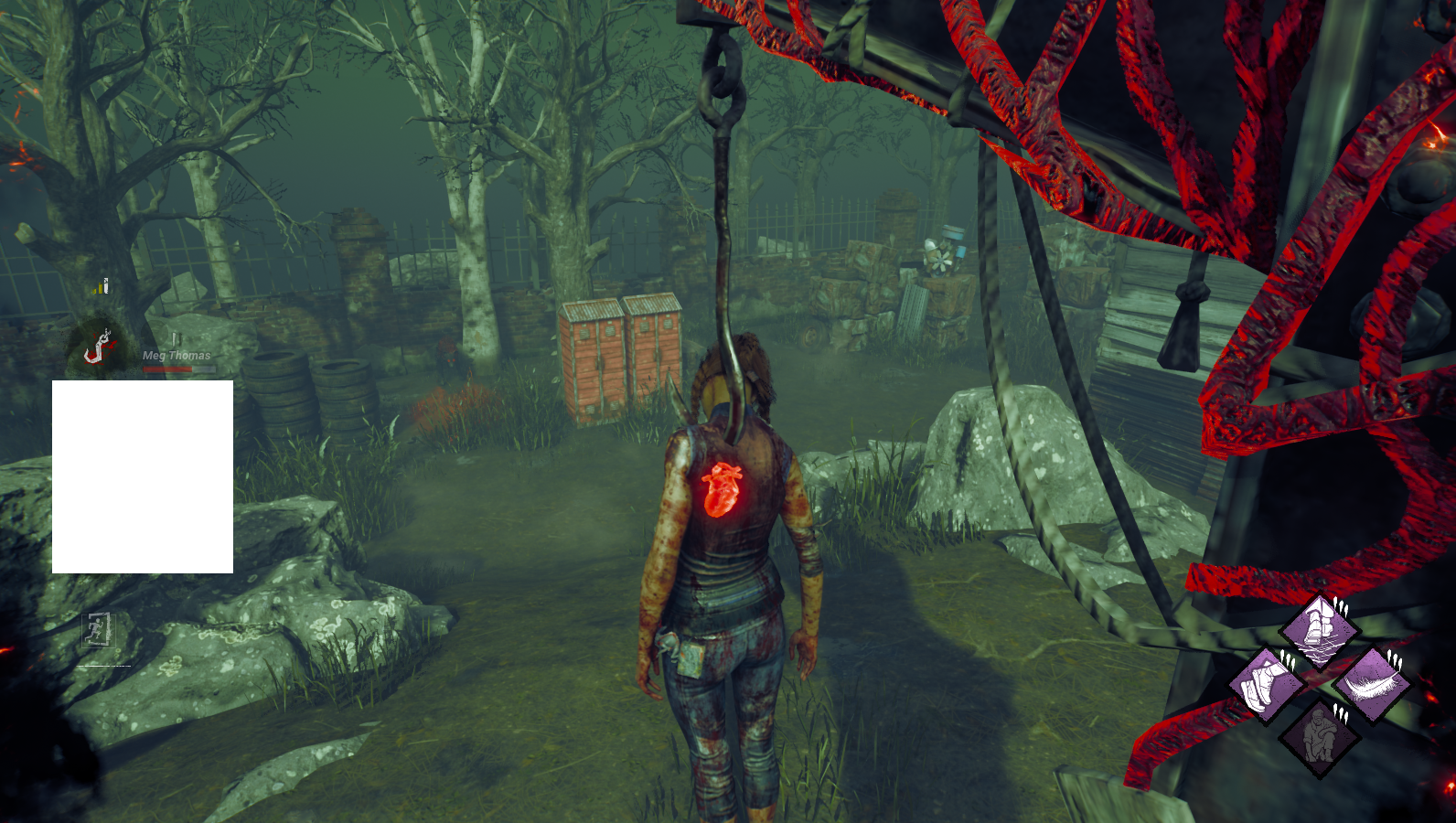The width and height of the screenshot is (1456, 823).
Task: Select the crouching Urban Evasion perk icon
Action: coord(1320,735)
